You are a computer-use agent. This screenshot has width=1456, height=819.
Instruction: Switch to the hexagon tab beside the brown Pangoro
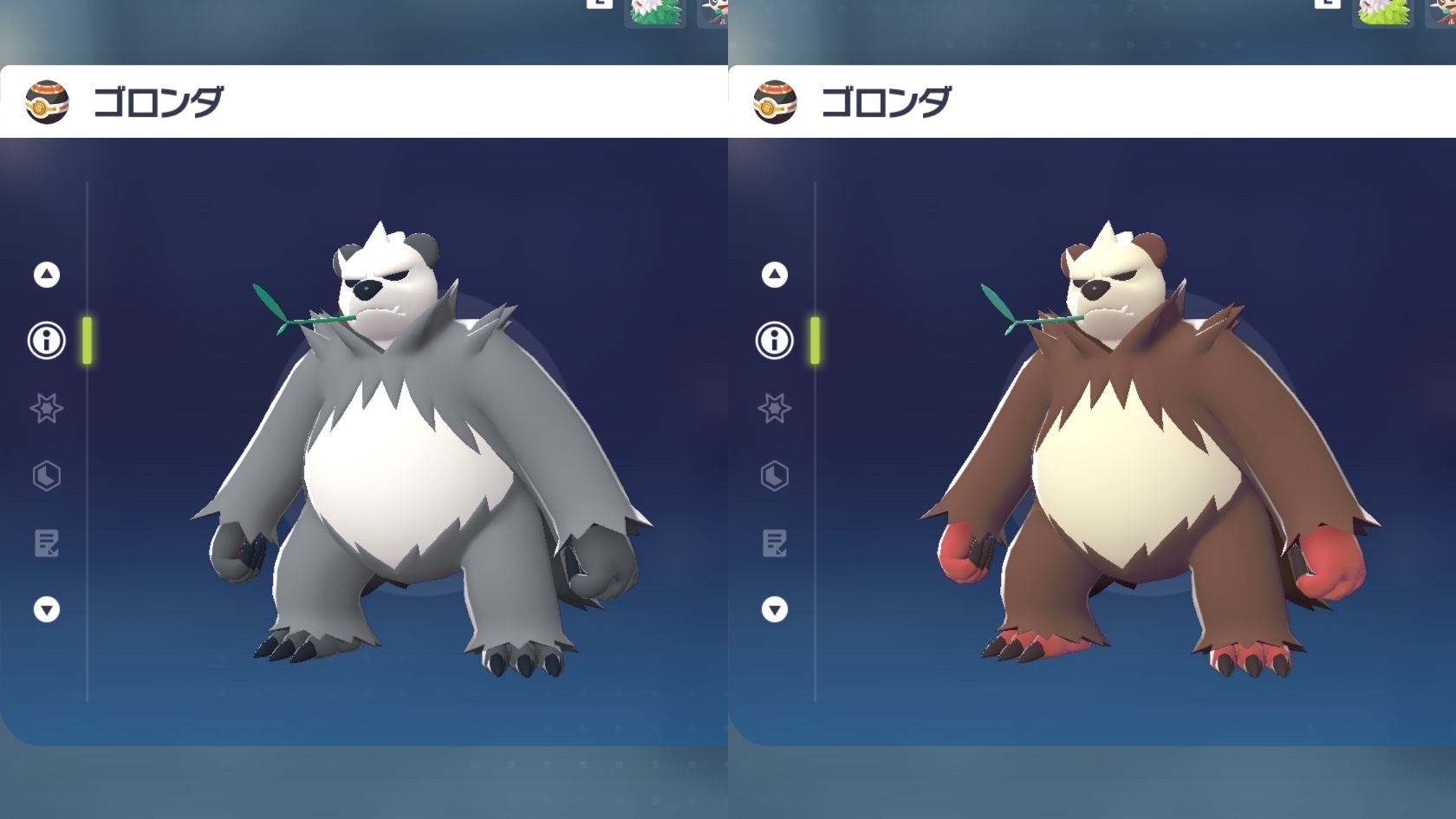click(x=775, y=476)
